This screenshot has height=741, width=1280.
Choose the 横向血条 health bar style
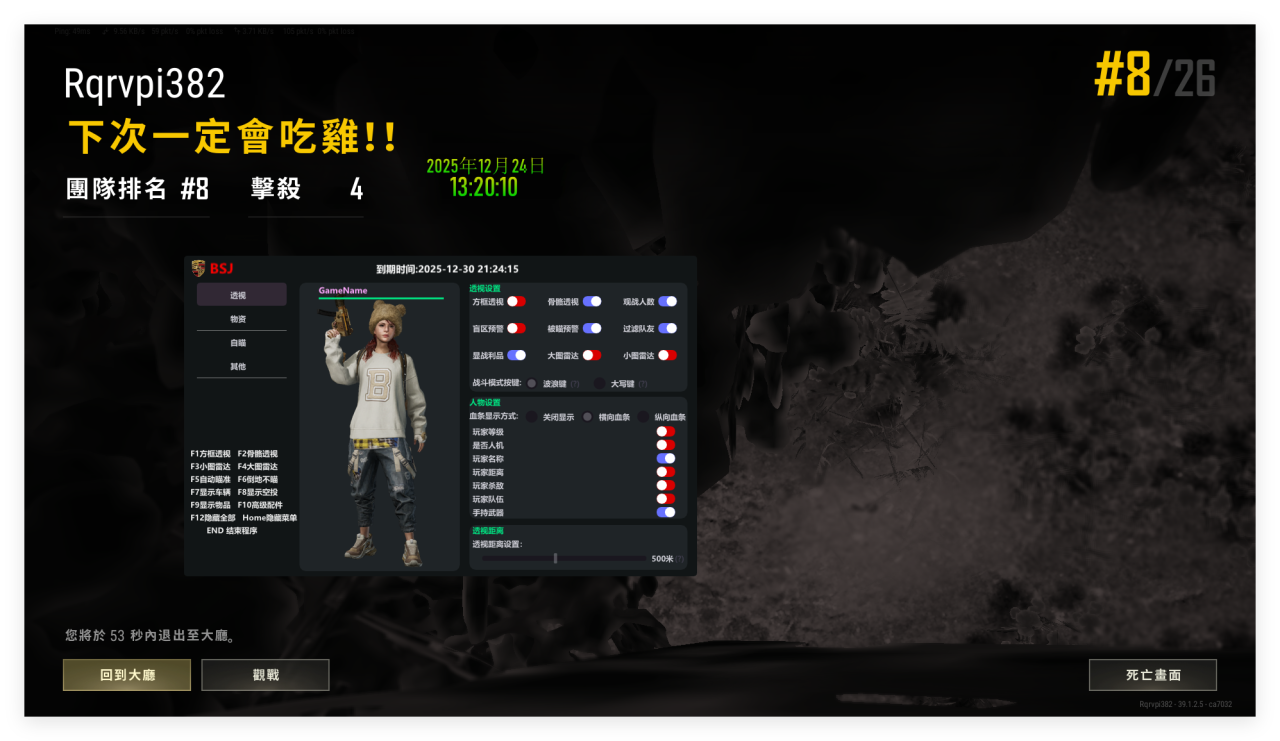coord(586,416)
